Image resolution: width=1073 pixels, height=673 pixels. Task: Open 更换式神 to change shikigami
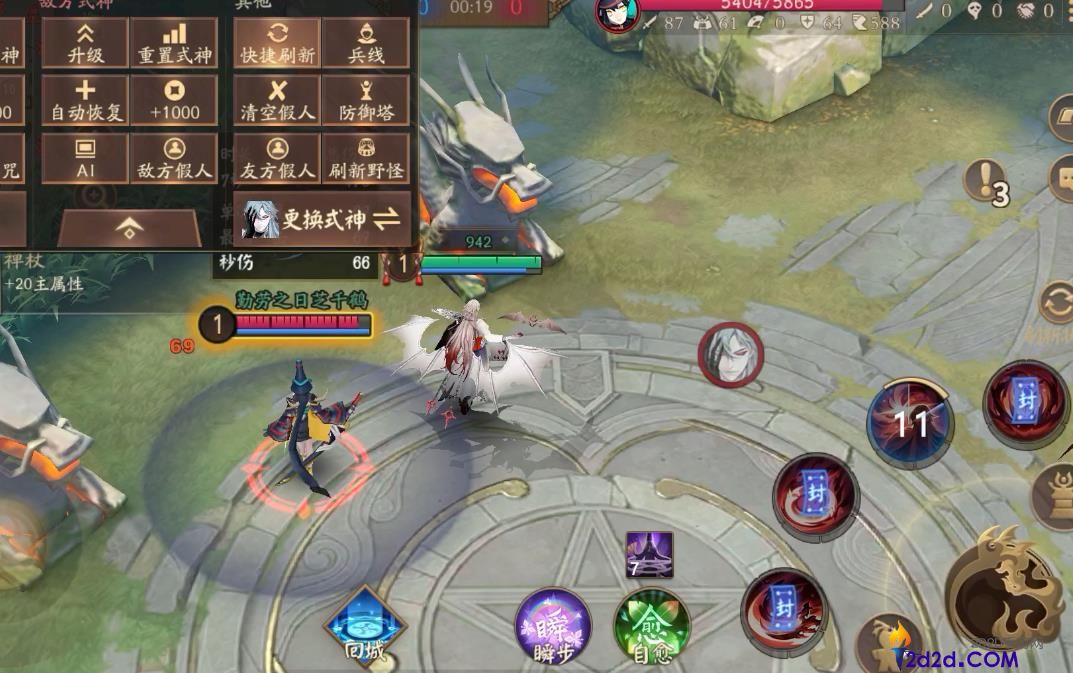tap(323, 219)
